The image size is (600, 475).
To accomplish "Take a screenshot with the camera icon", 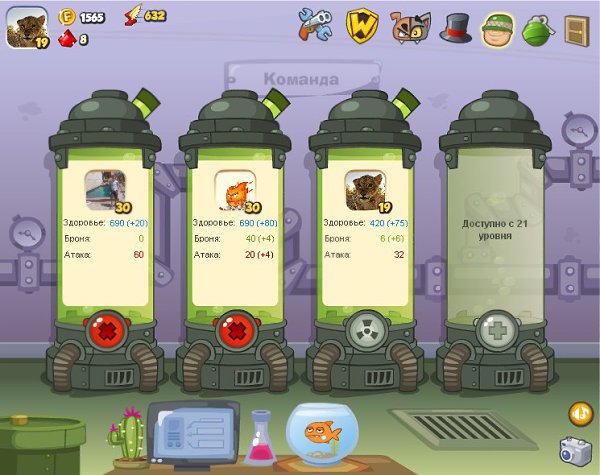I will 575,450.
